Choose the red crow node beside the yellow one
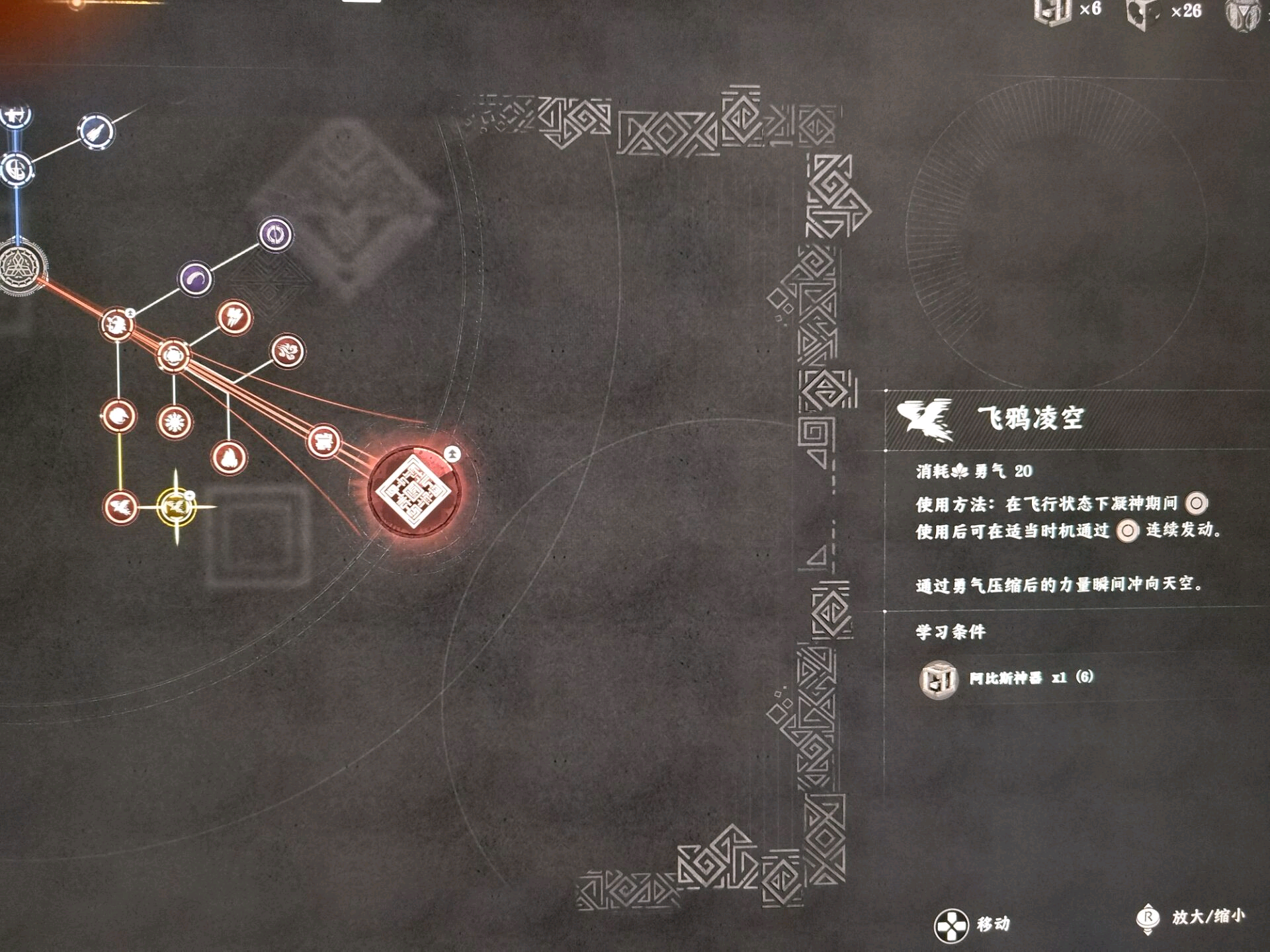The image size is (1270, 952). (120, 507)
